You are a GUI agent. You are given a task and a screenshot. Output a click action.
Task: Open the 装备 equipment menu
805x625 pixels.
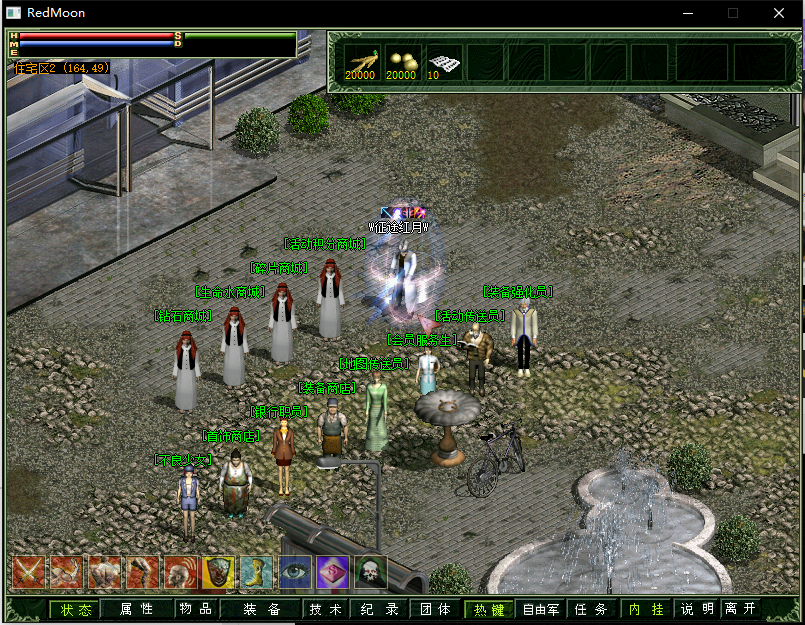coord(260,609)
